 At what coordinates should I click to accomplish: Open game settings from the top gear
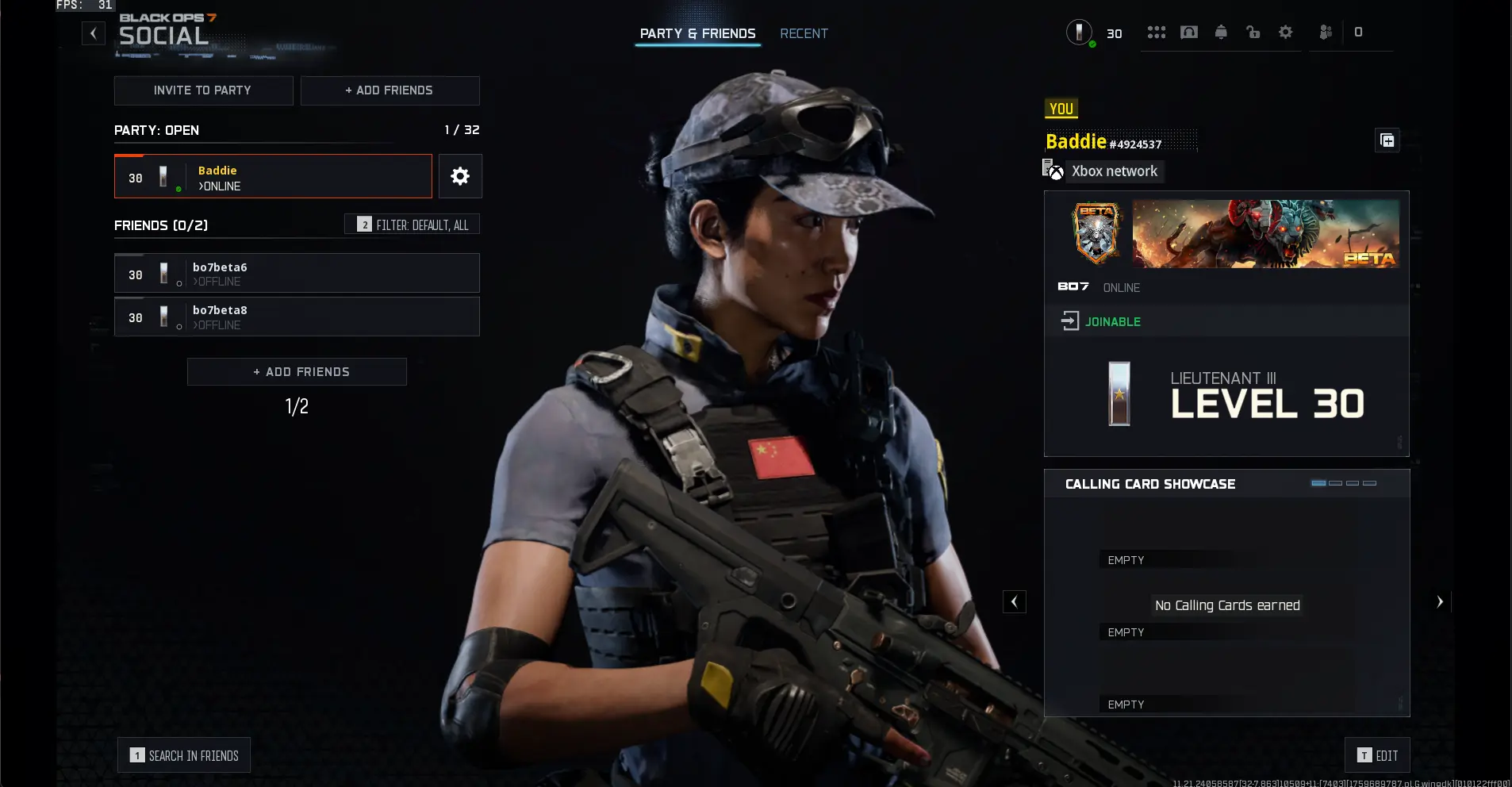click(x=1285, y=33)
